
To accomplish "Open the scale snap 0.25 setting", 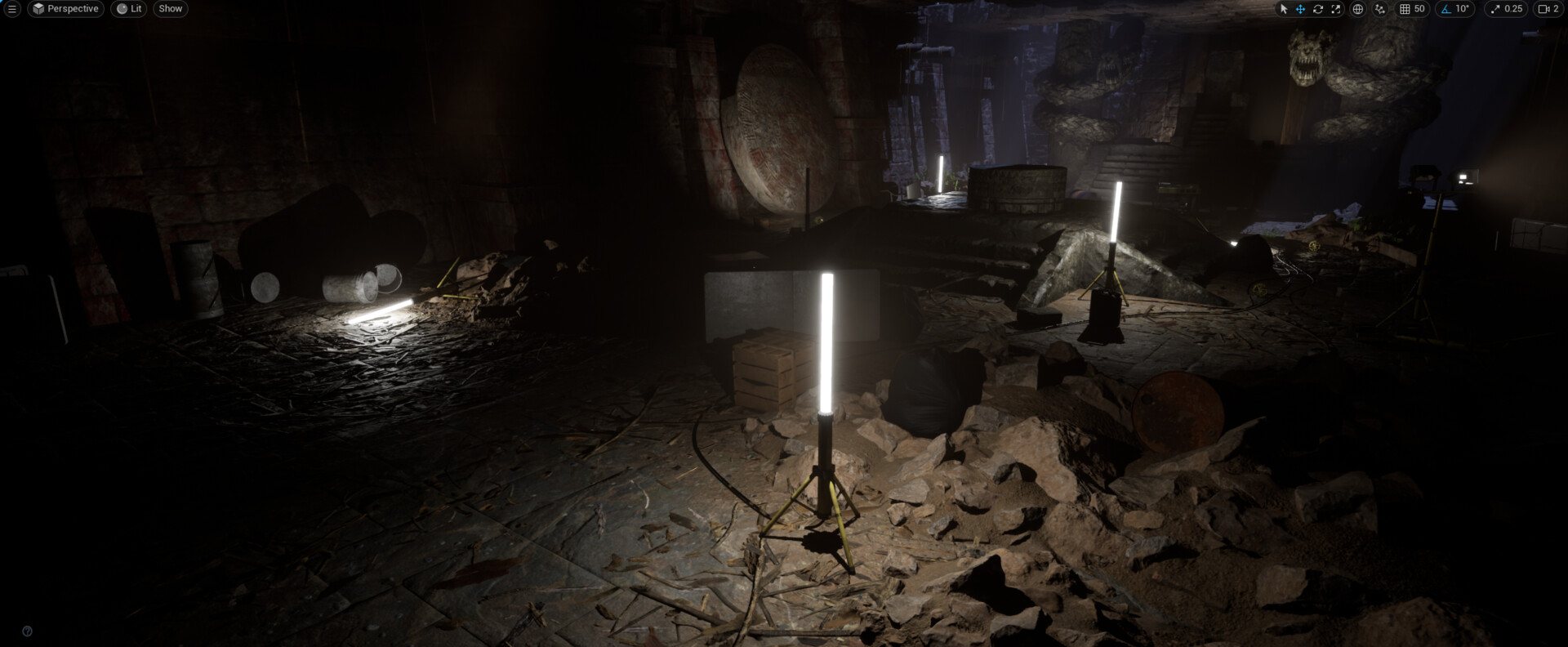I will (x=1507, y=9).
